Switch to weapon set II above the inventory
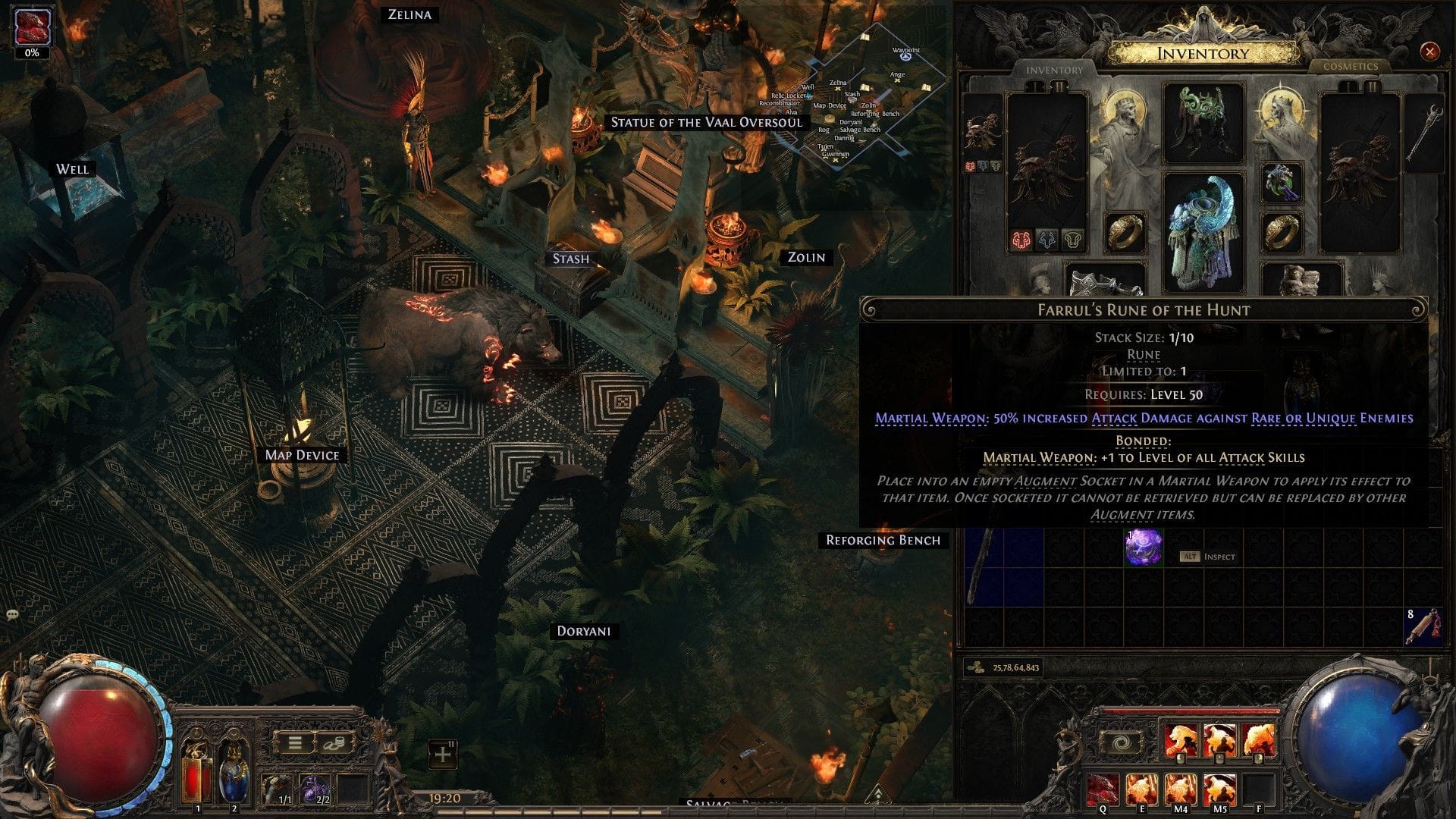Image resolution: width=1456 pixels, height=819 pixels. coord(1059,86)
